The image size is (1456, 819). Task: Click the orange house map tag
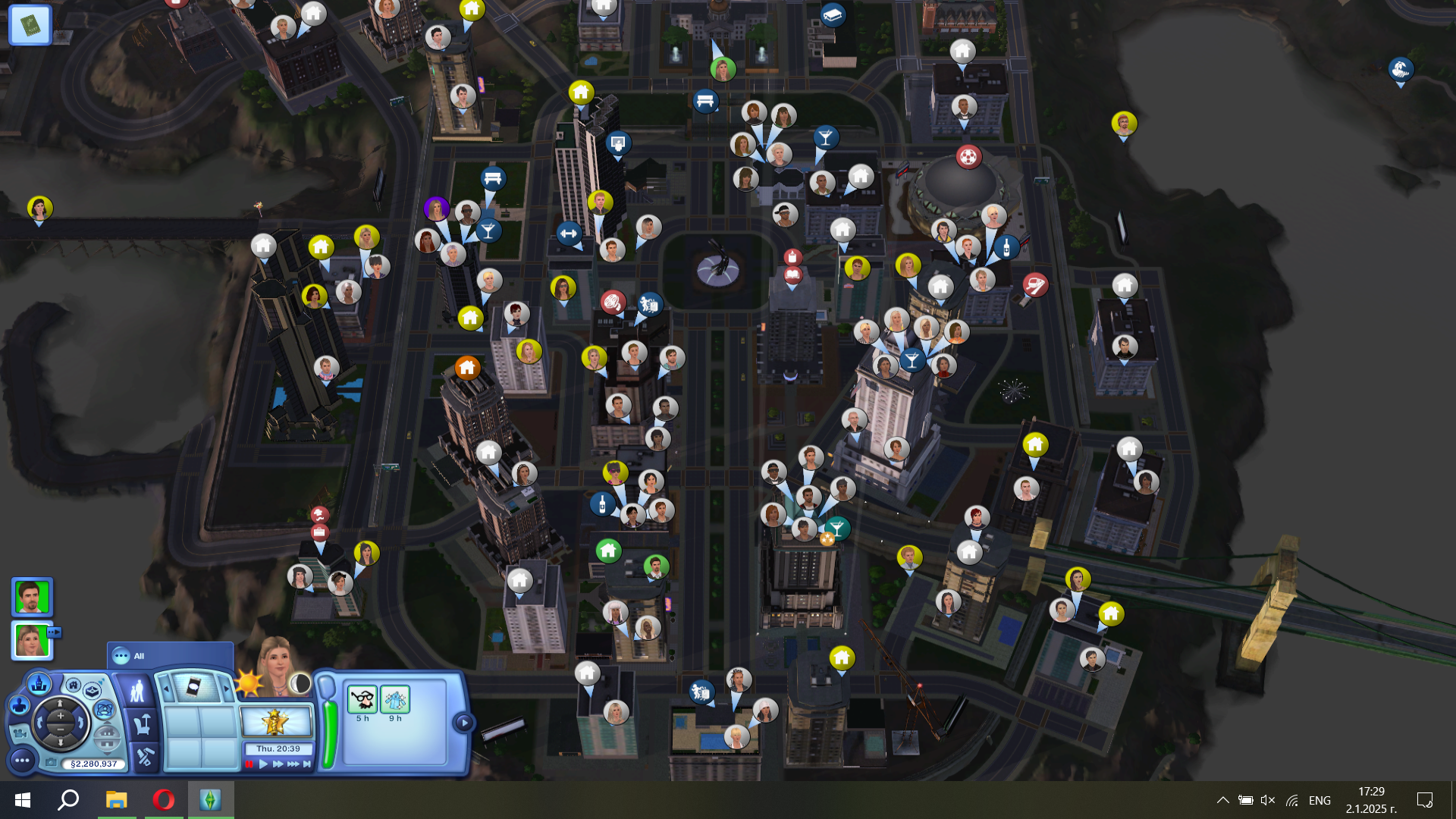click(467, 369)
